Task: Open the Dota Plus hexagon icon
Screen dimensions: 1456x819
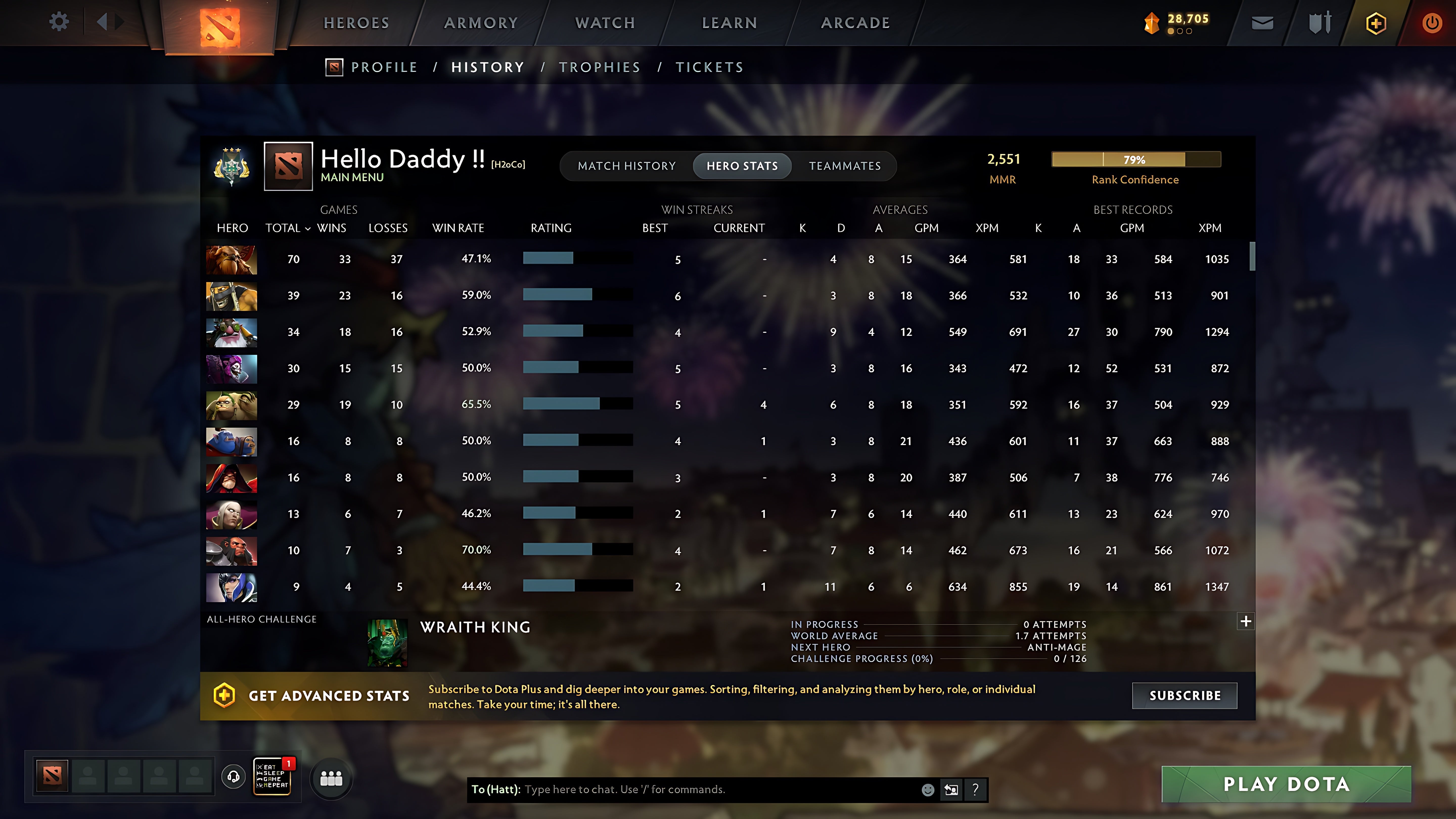Action: tap(1376, 22)
